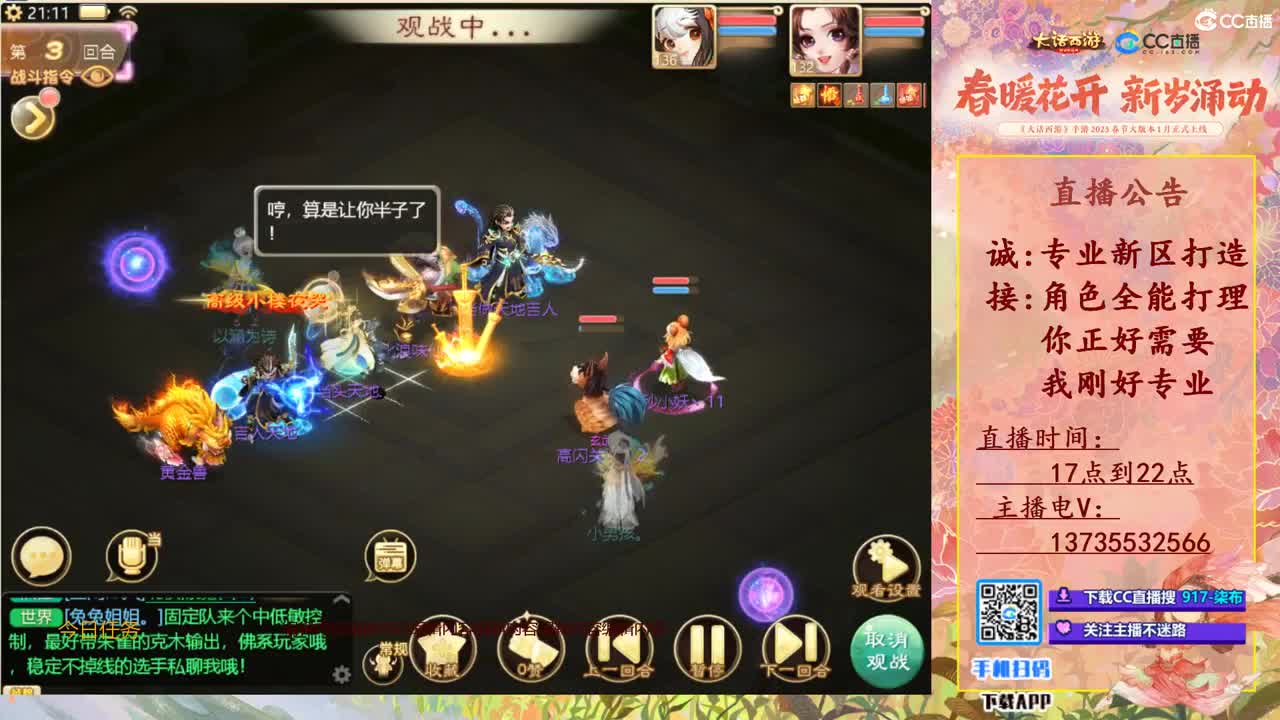This screenshot has width=1280, height=720.
Task: Tap the red potion buff icon under the portrait
Action: click(x=855, y=93)
